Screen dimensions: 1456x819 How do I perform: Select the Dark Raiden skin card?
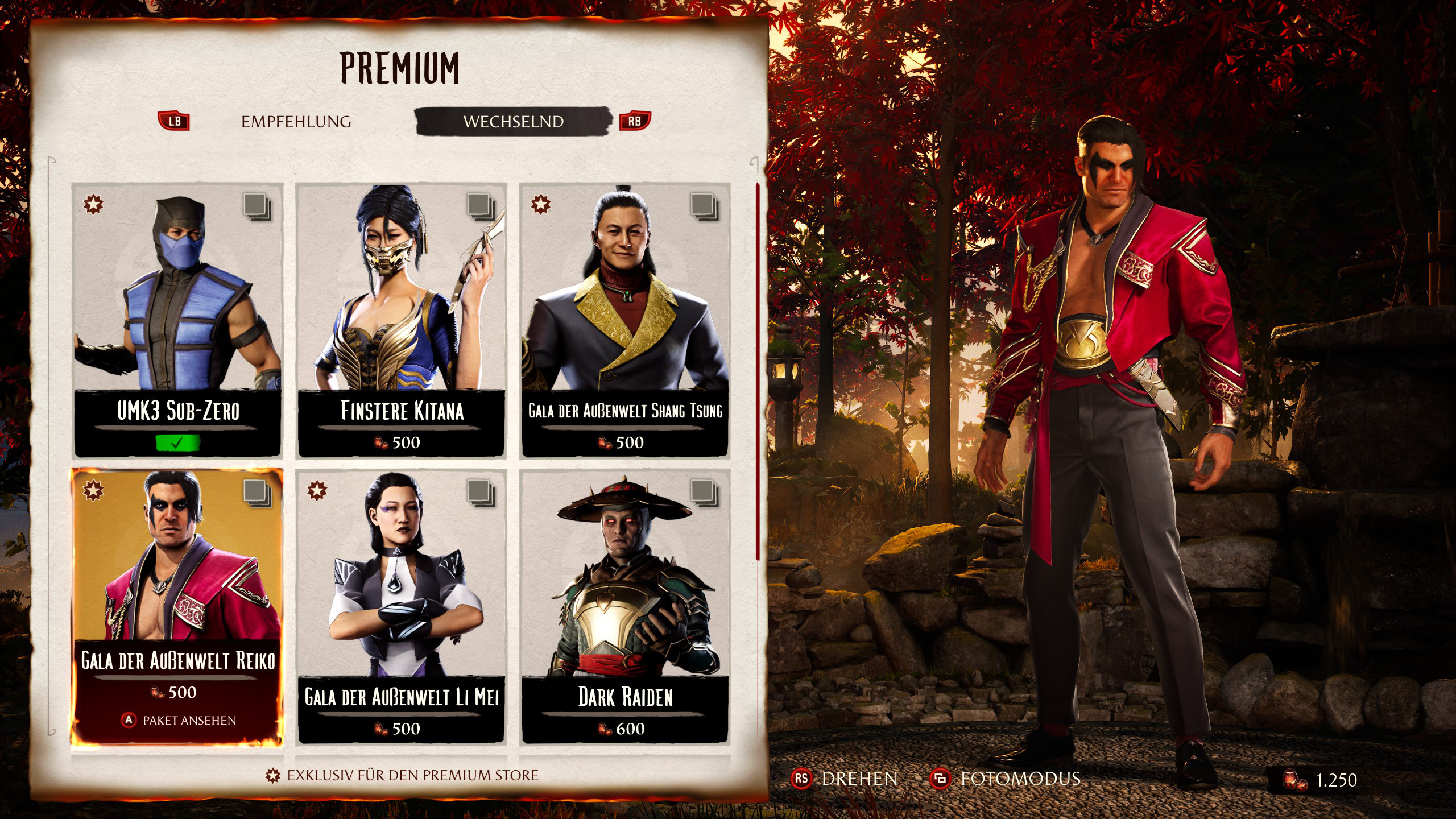click(625, 606)
